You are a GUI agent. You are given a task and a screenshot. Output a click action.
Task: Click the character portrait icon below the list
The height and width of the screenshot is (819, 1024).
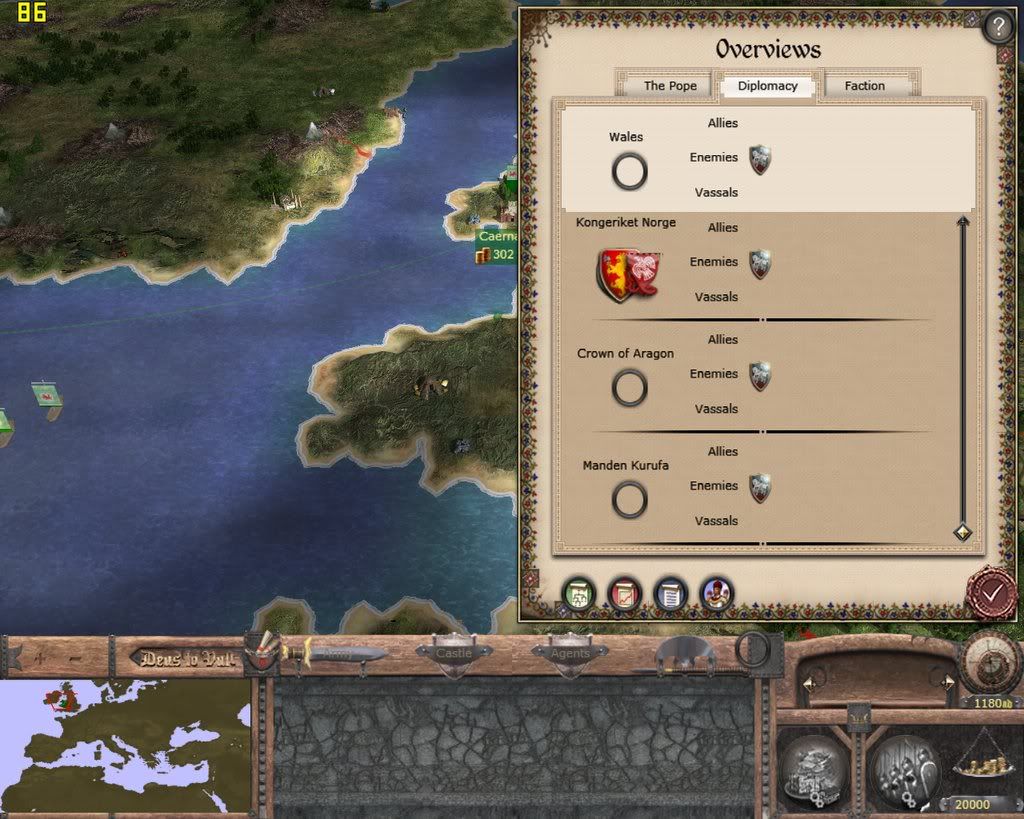[x=716, y=594]
